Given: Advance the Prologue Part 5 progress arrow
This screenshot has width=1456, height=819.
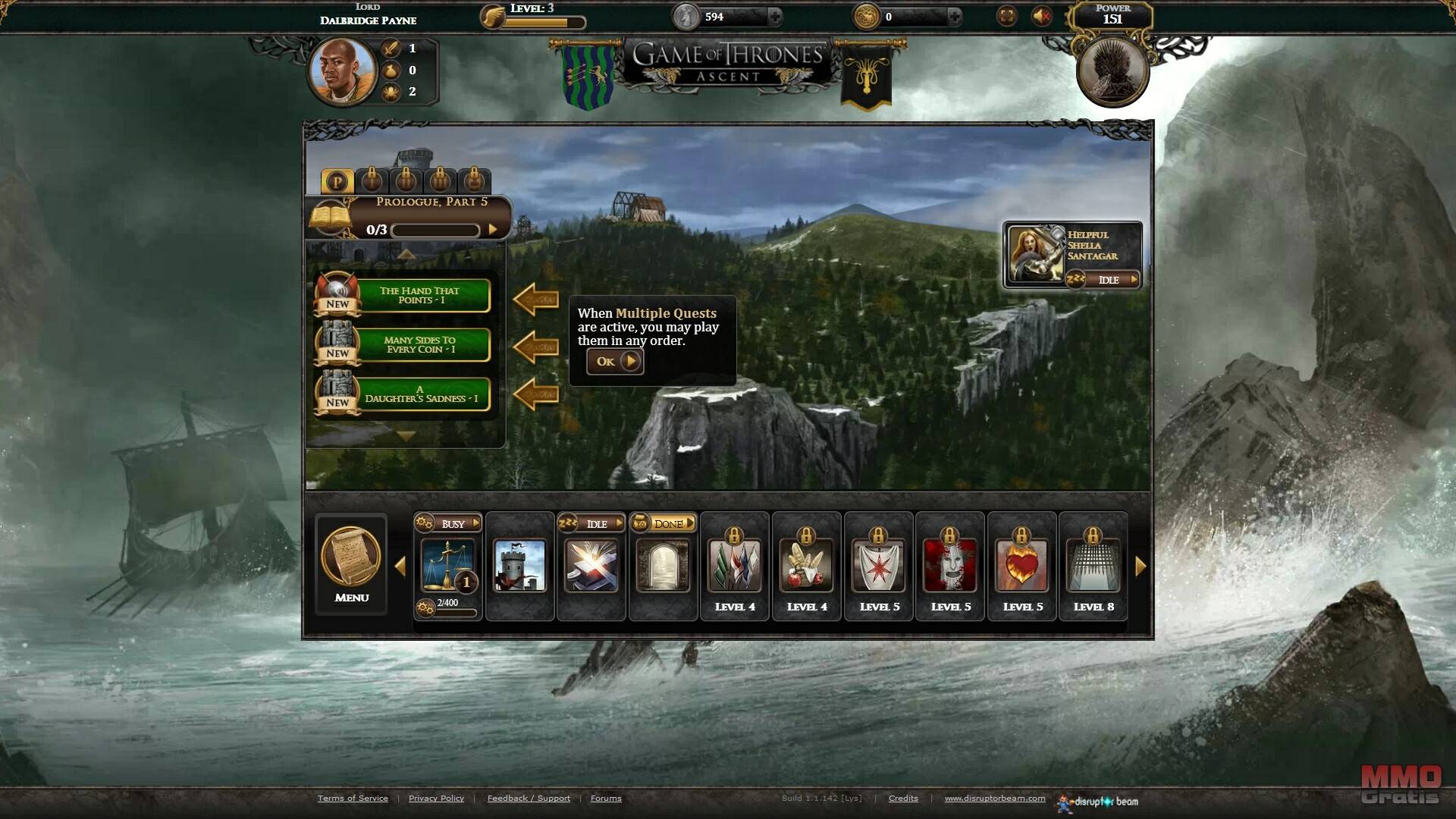Looking at the screenshot, I should click(493, 230).
